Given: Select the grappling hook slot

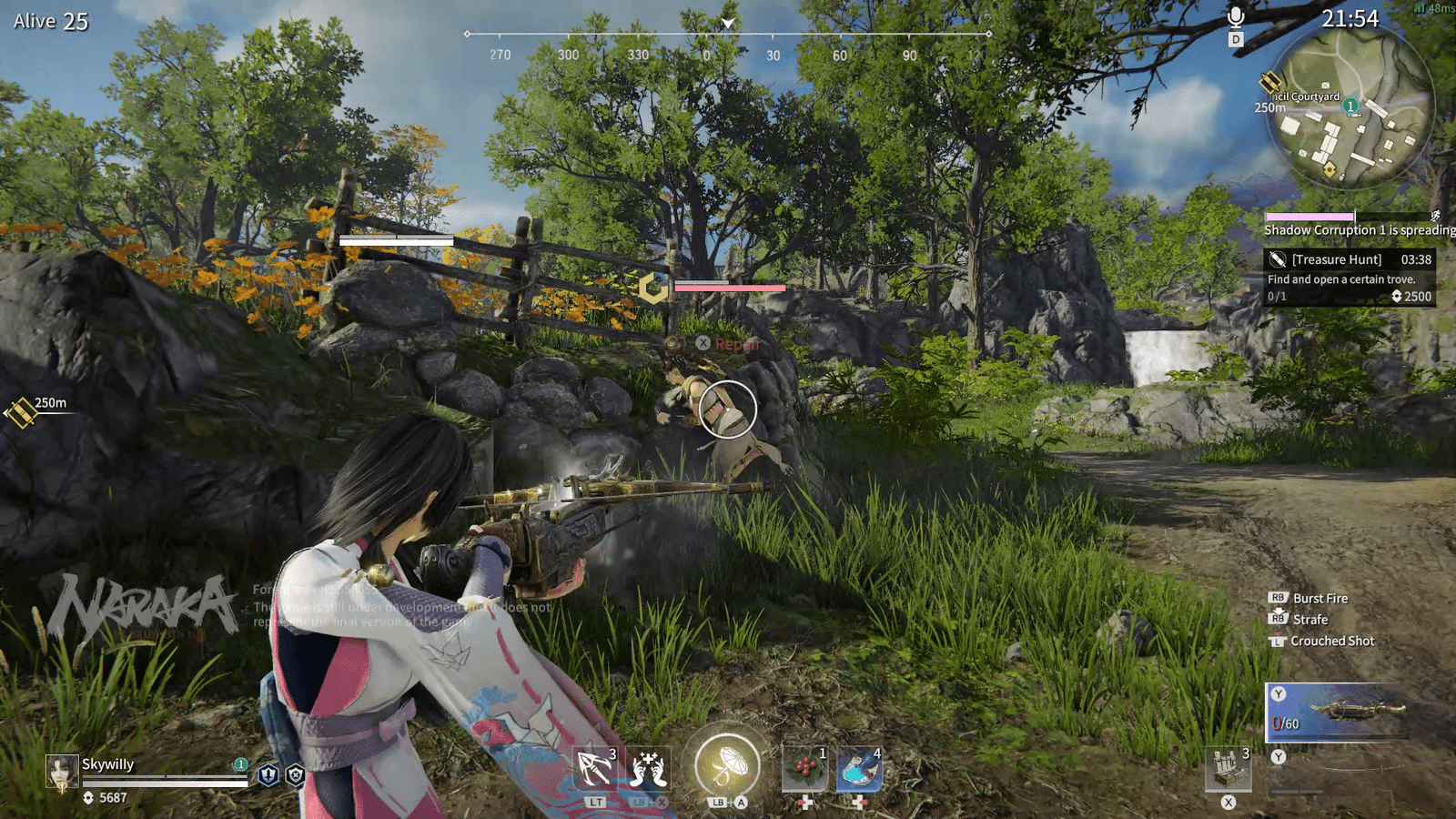Looking at the screenshot, I should point(595,769).
